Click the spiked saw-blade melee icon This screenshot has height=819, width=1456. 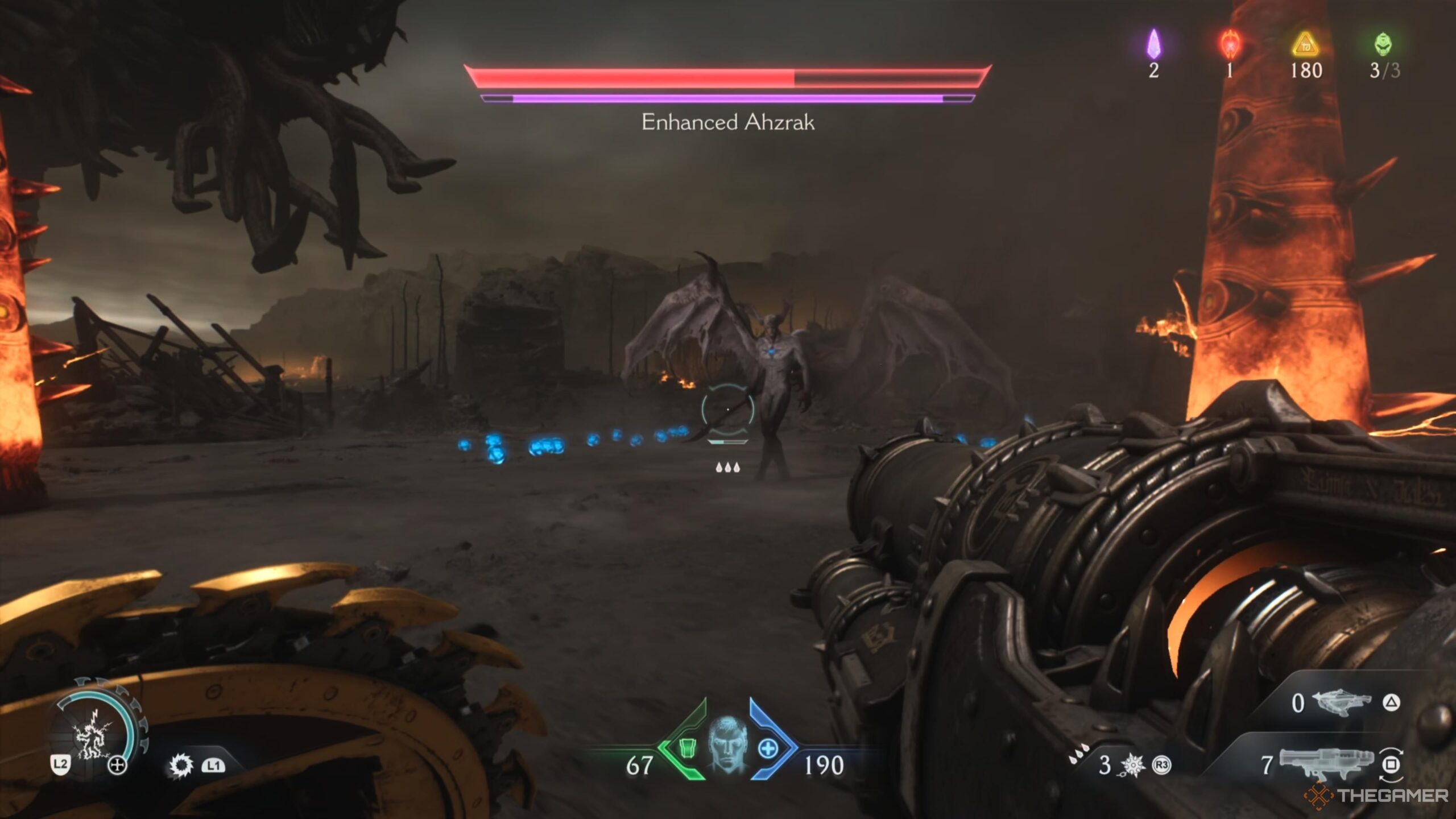click(x=181, y=766)
